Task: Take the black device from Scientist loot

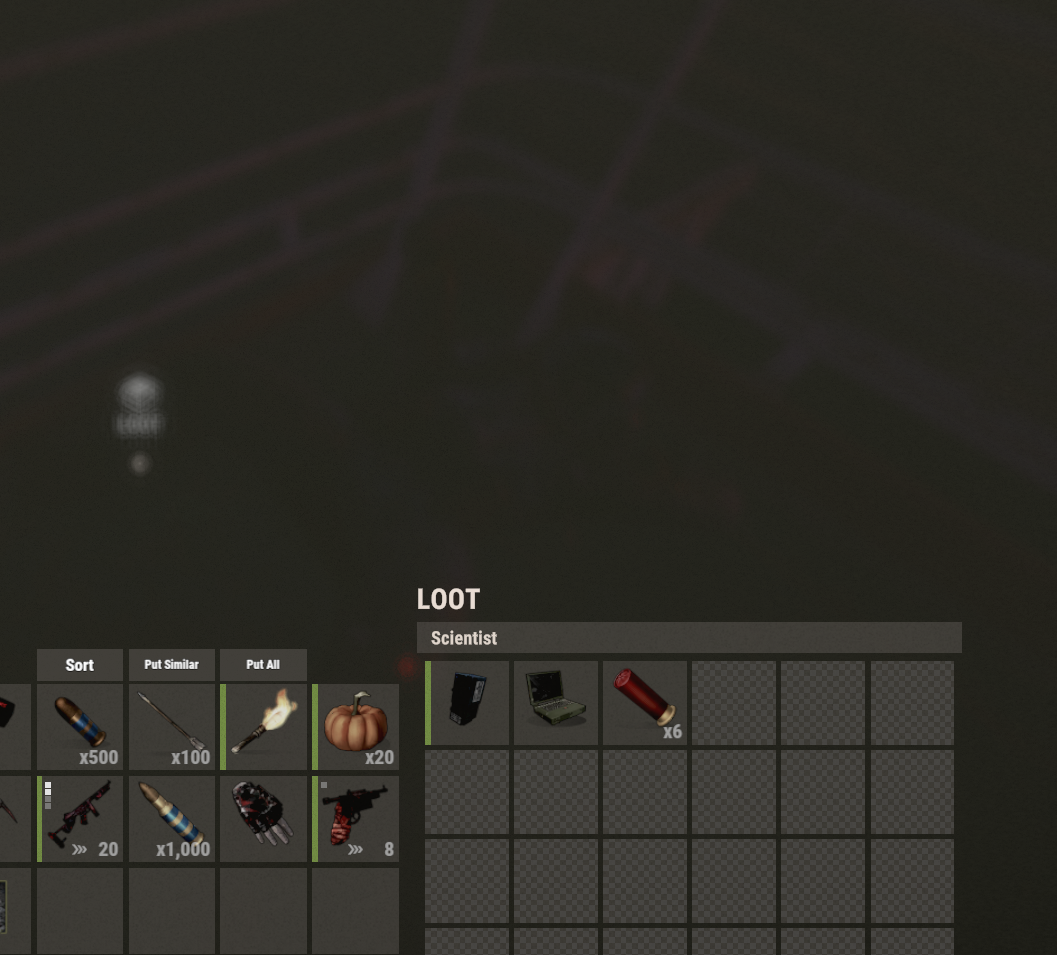Action: point(468,702)
